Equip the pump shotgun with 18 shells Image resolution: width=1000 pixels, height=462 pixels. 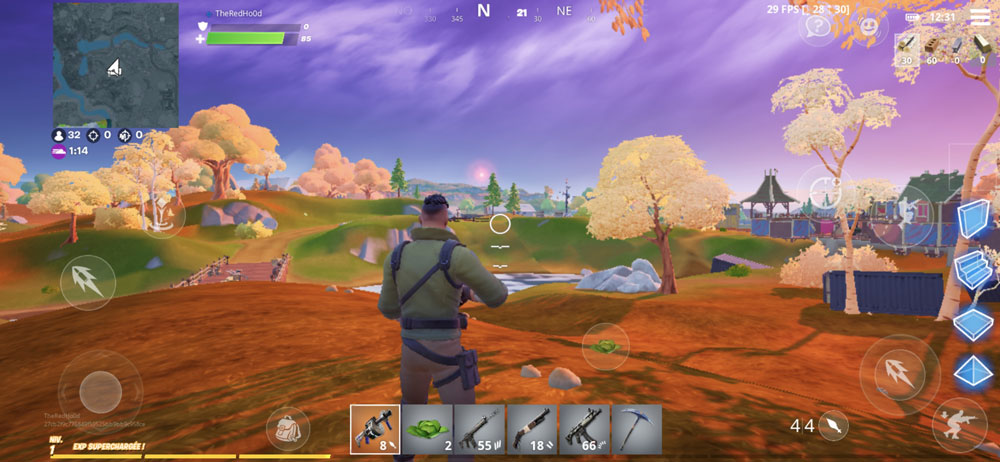click(x=531, y=429)
